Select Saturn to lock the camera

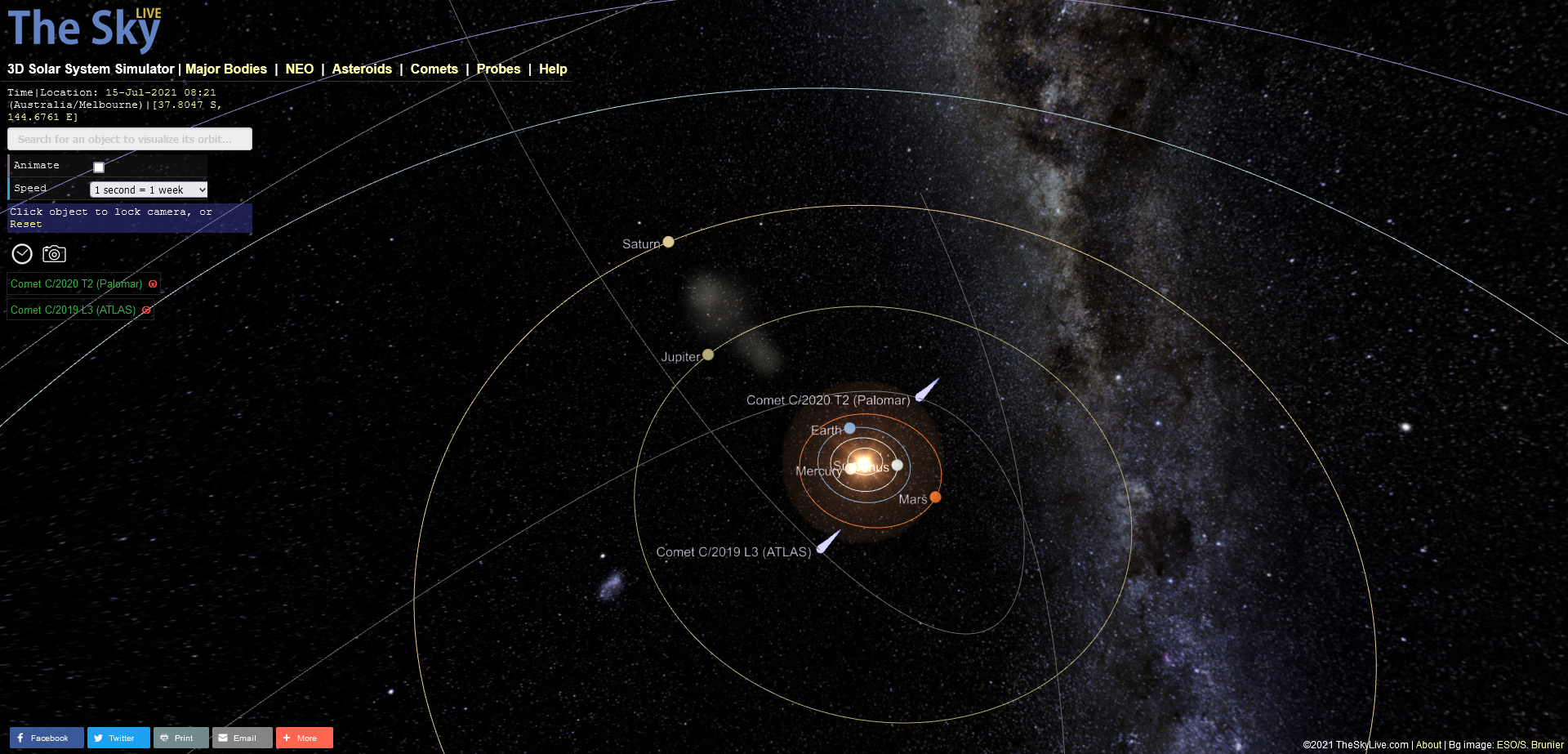669,241
